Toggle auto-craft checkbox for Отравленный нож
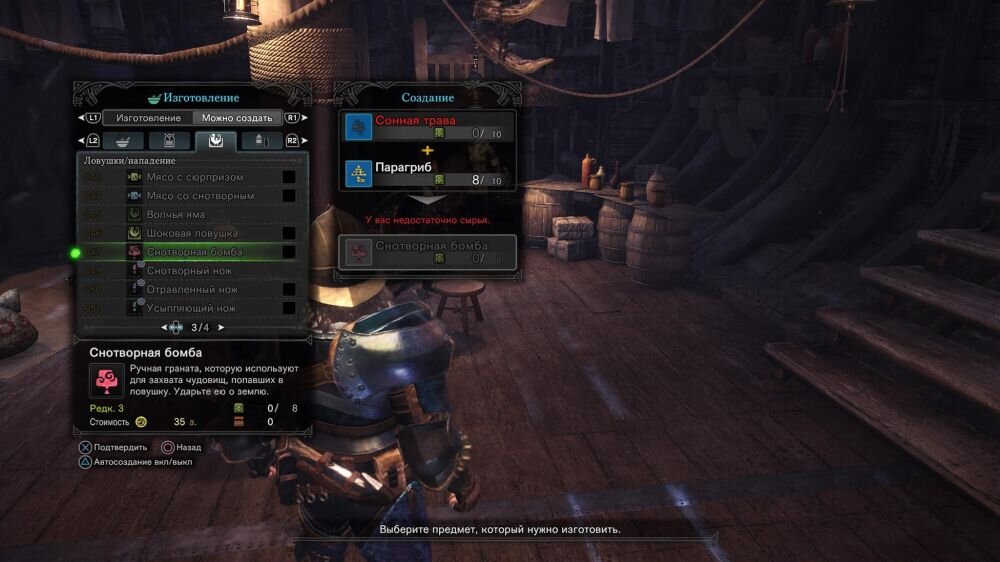The image size is (1000, 562). pyautogui.click(x=288, y=289)
